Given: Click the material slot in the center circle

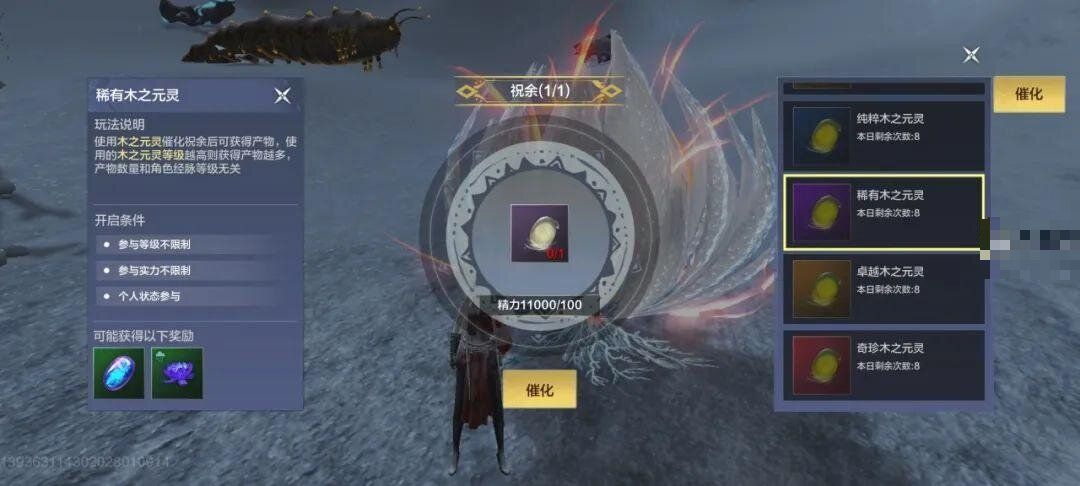Looking at the screenshot, I should click(x=539, y=233).
